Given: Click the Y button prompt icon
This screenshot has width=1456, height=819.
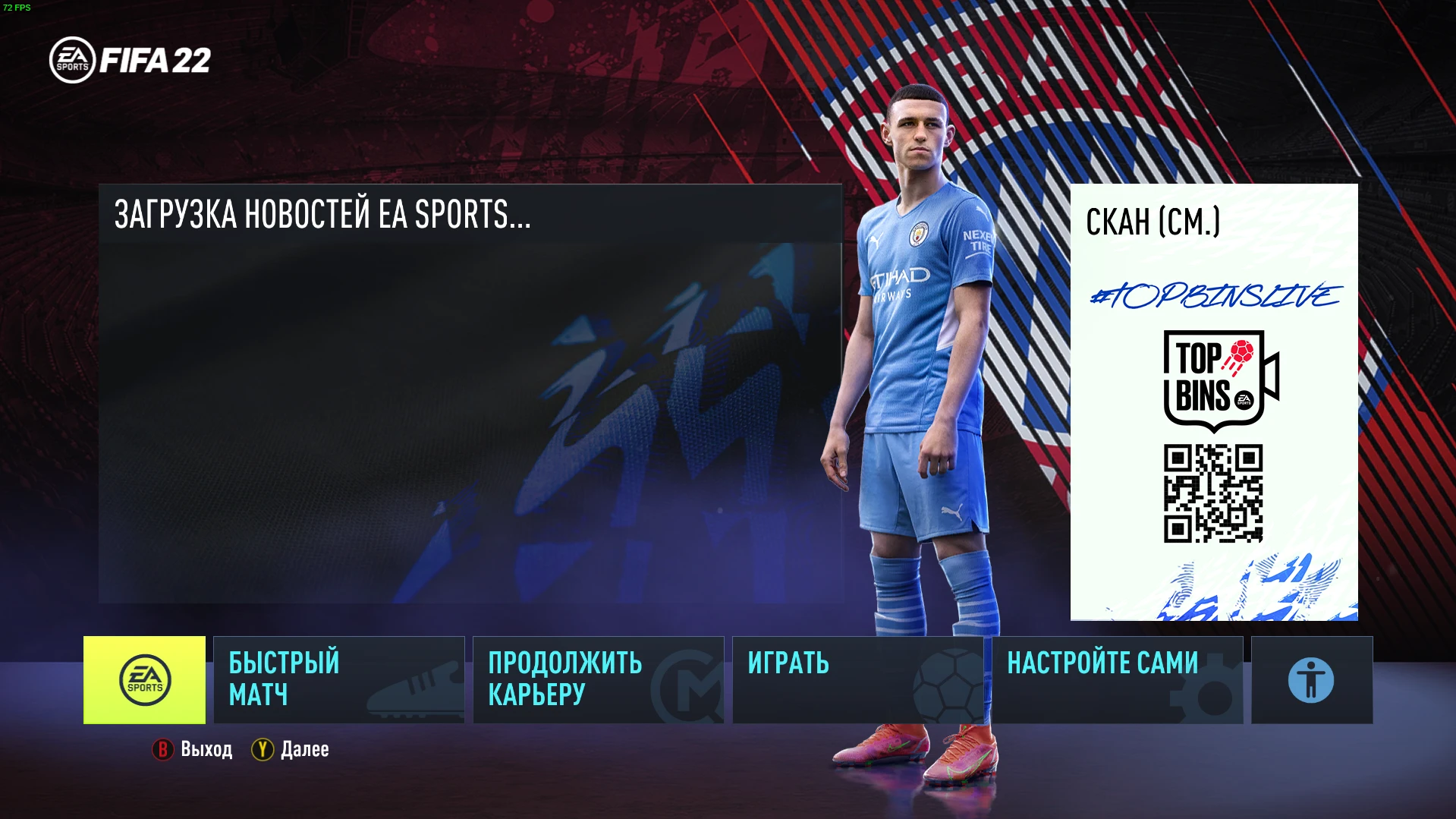Looking at the screenshot, I should pyautogui.click(x=261, y=749).
